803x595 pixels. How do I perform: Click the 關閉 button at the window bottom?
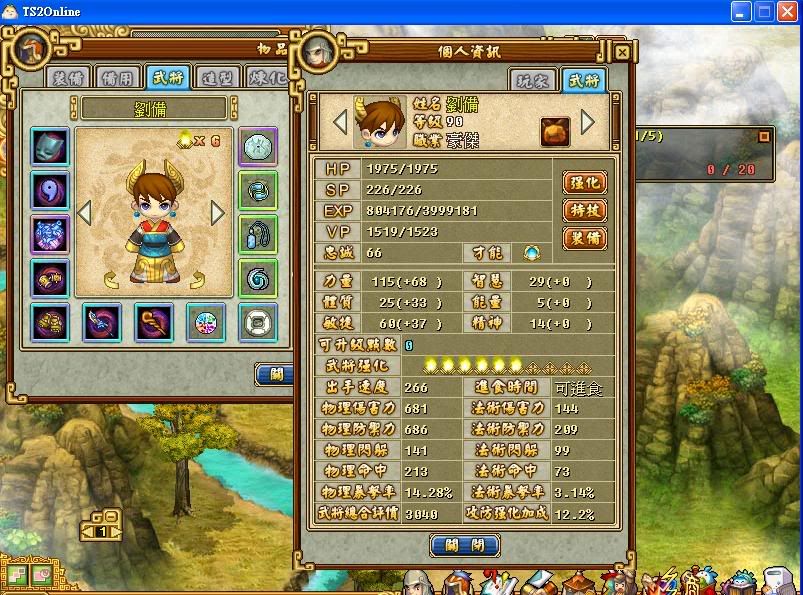[464, 545]
